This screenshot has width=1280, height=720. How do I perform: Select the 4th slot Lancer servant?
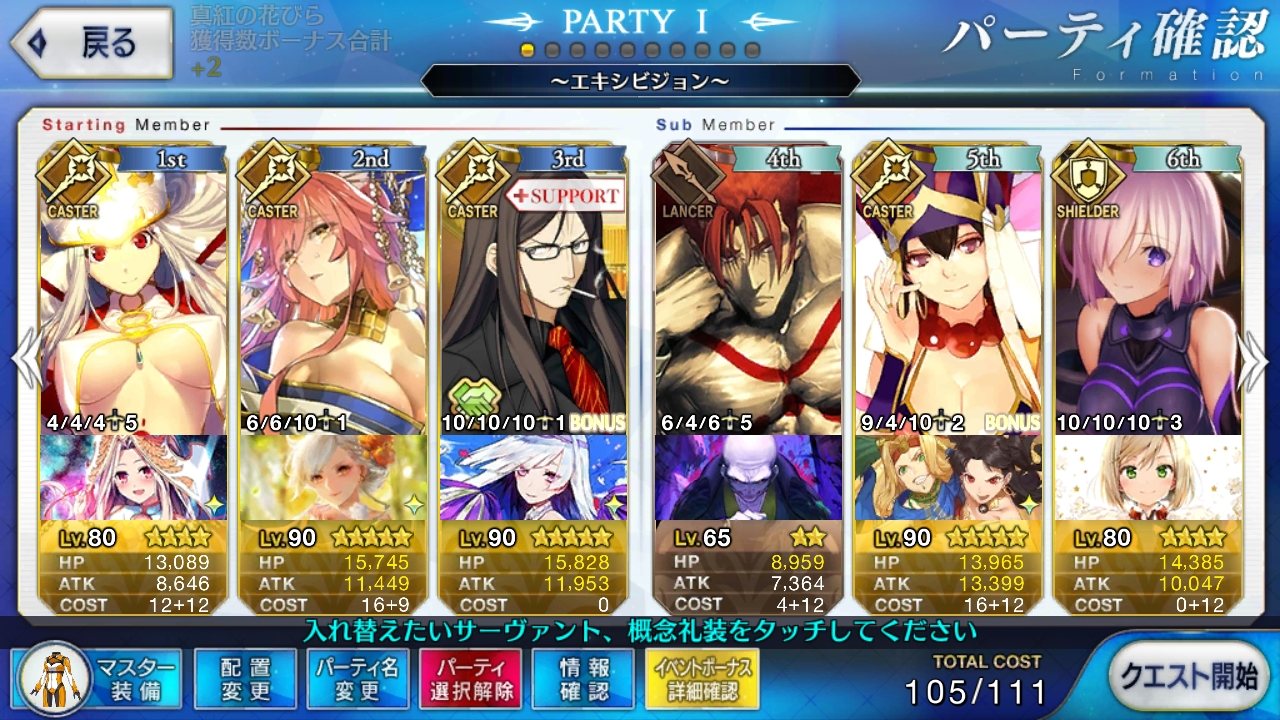[x=748, y=290]
